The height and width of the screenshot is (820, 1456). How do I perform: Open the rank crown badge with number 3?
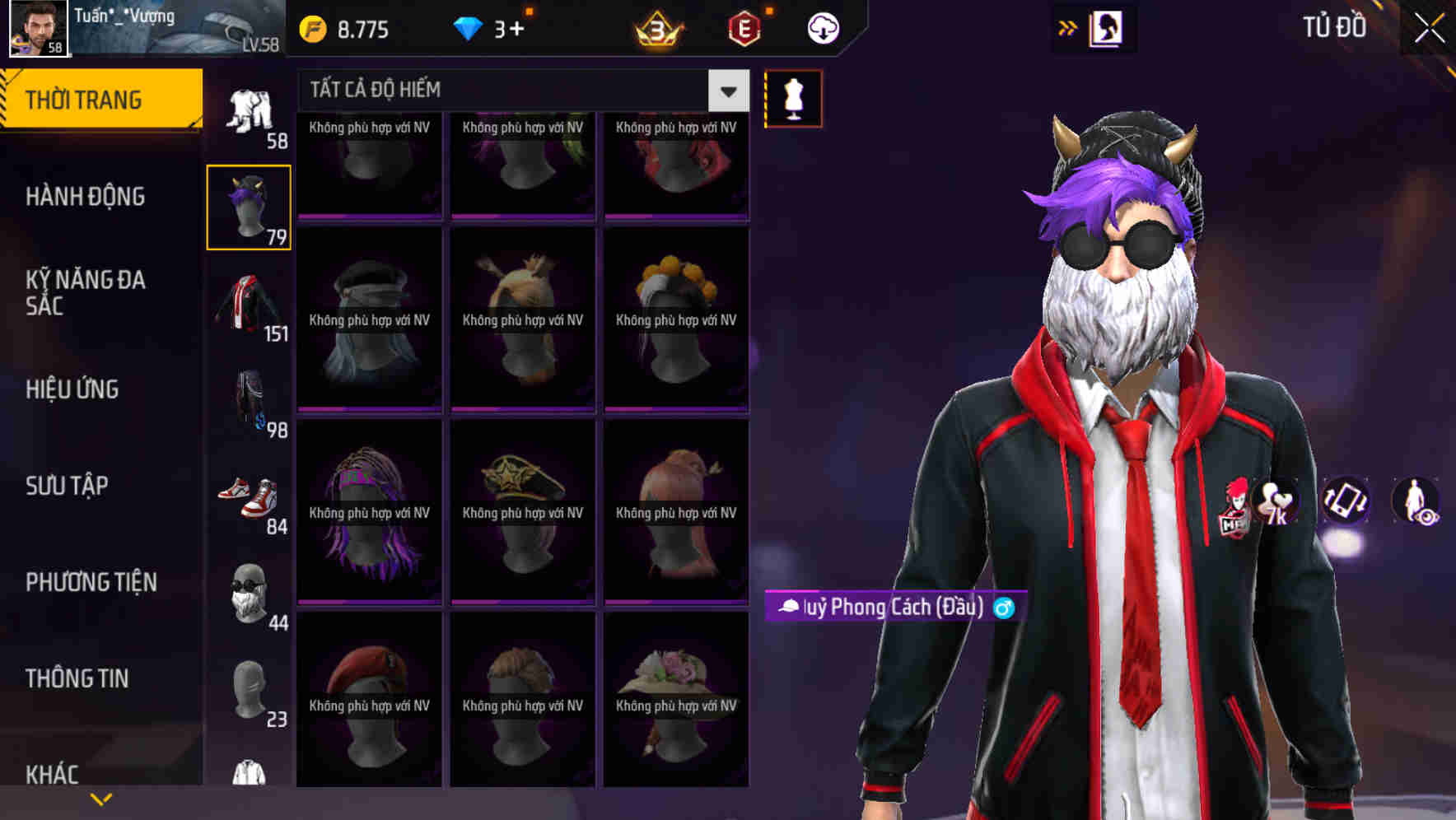pos(653,27)
